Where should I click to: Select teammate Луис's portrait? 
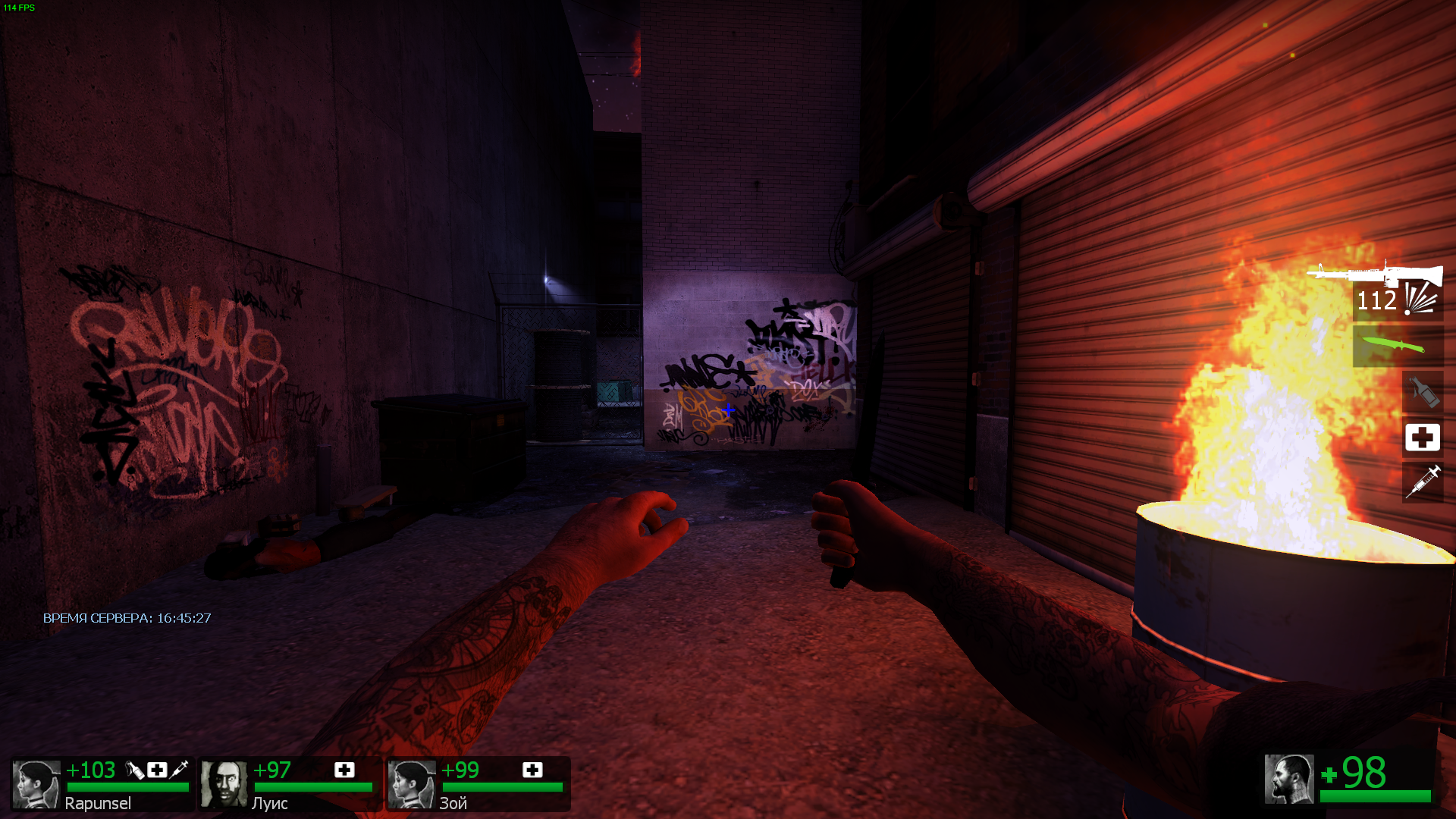(x=224, y=784)
